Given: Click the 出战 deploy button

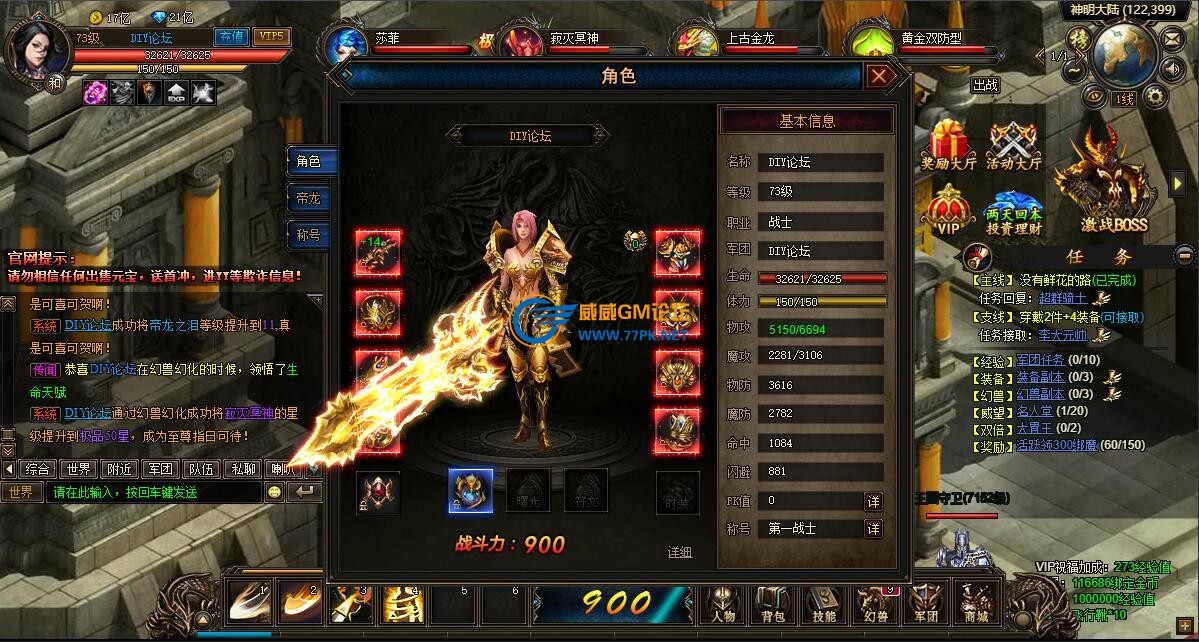Looking at the screenshot, I should coord(986,86).
